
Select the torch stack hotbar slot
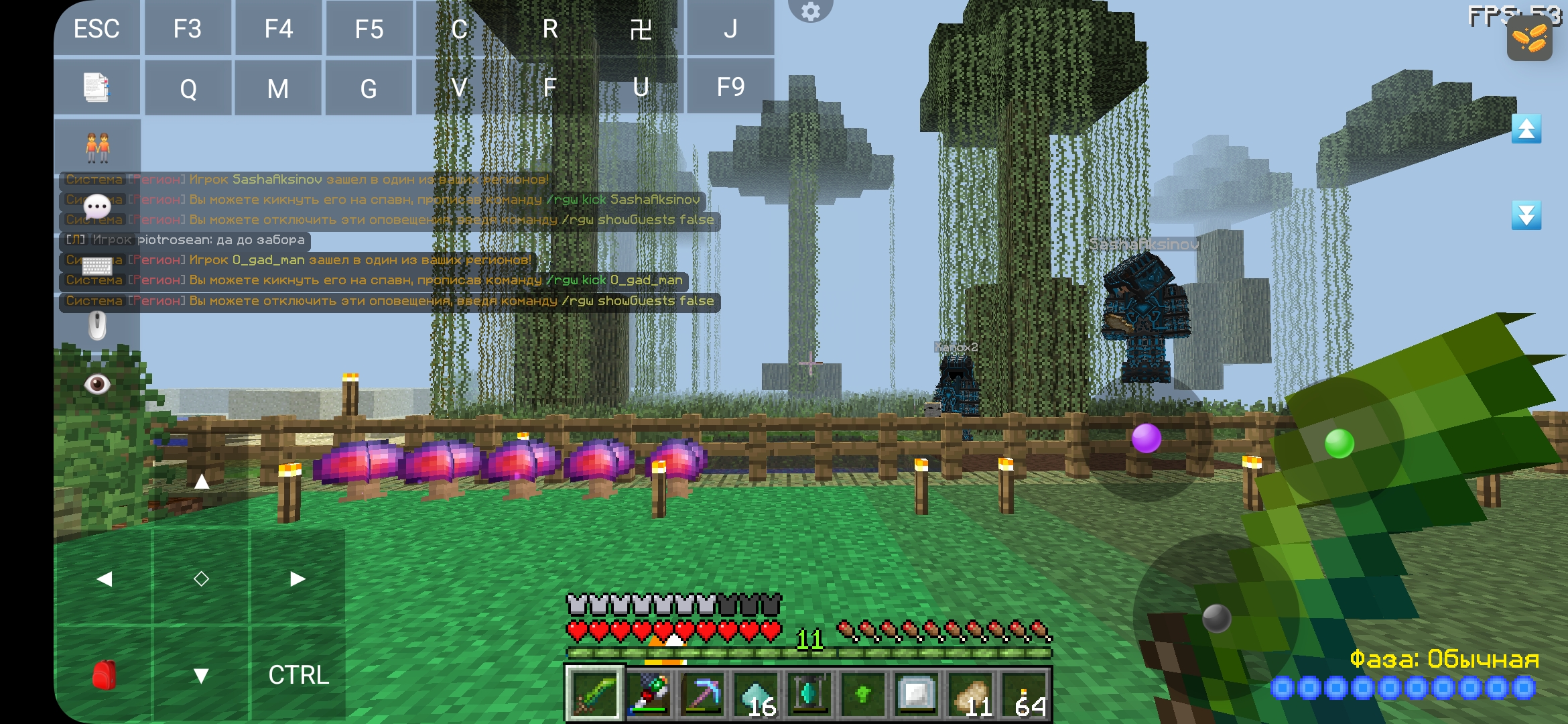pyautogui.click(x=1025, y=694)
